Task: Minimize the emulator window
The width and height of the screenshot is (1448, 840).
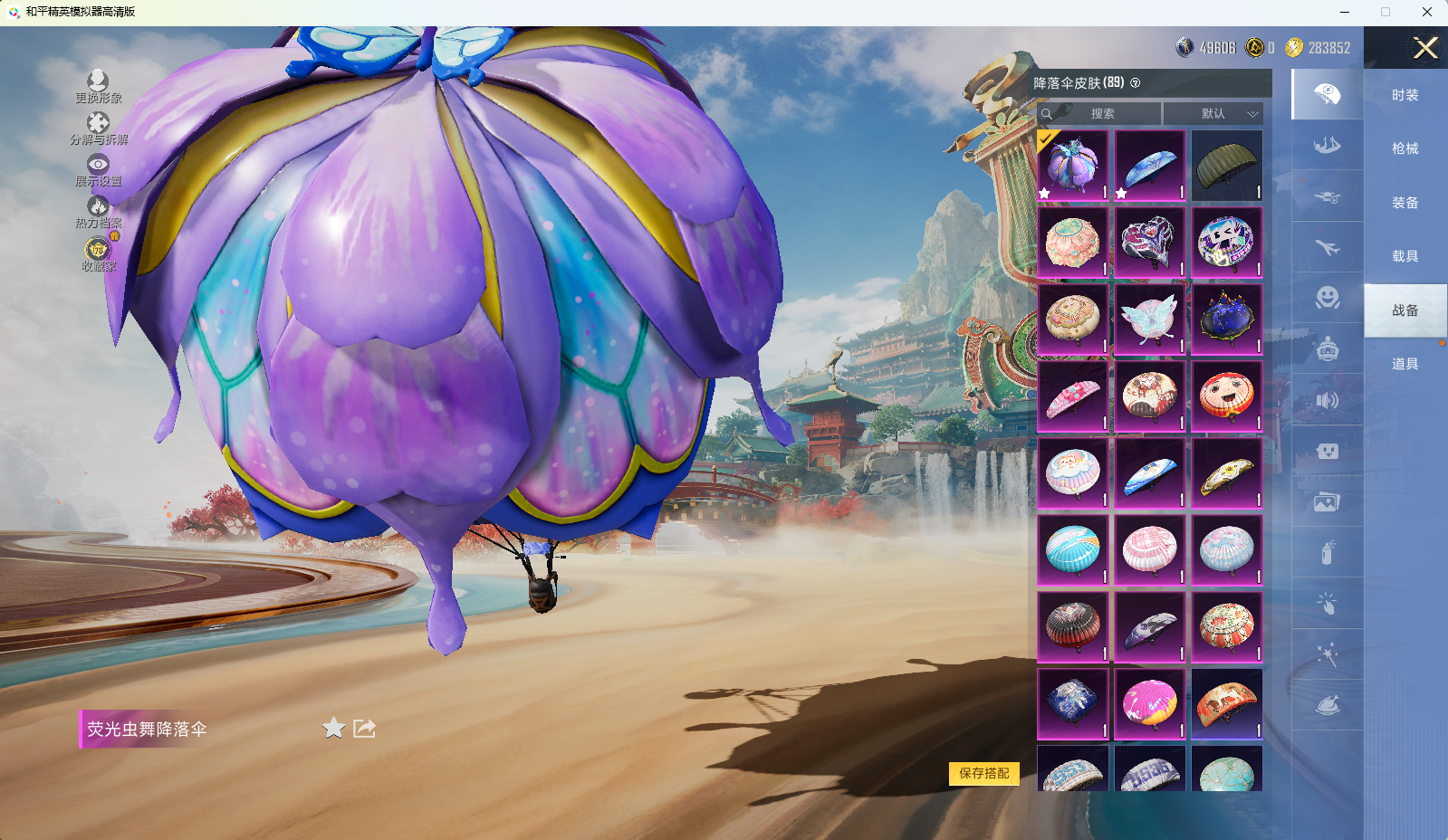Action: tap(1344, 12)
